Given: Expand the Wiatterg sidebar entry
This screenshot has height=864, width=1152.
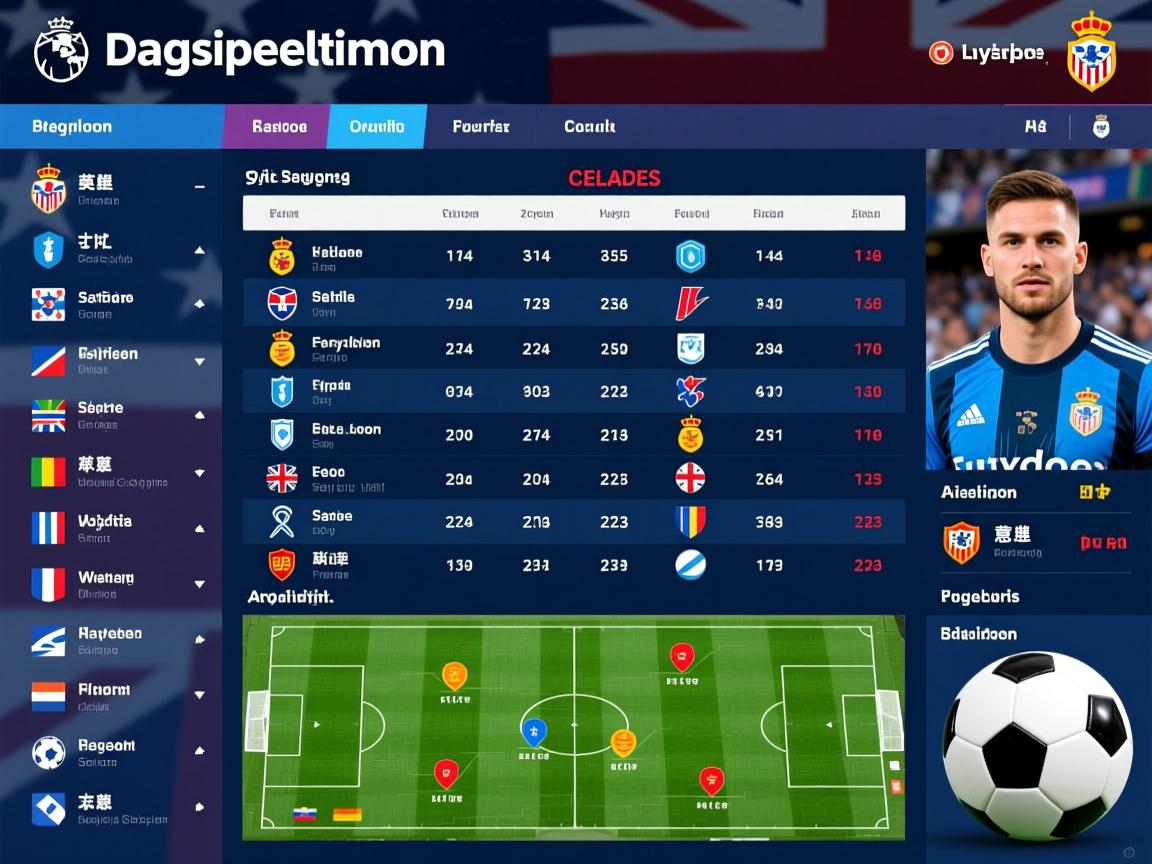Looking at the screenshot, I should pos(105,584).
